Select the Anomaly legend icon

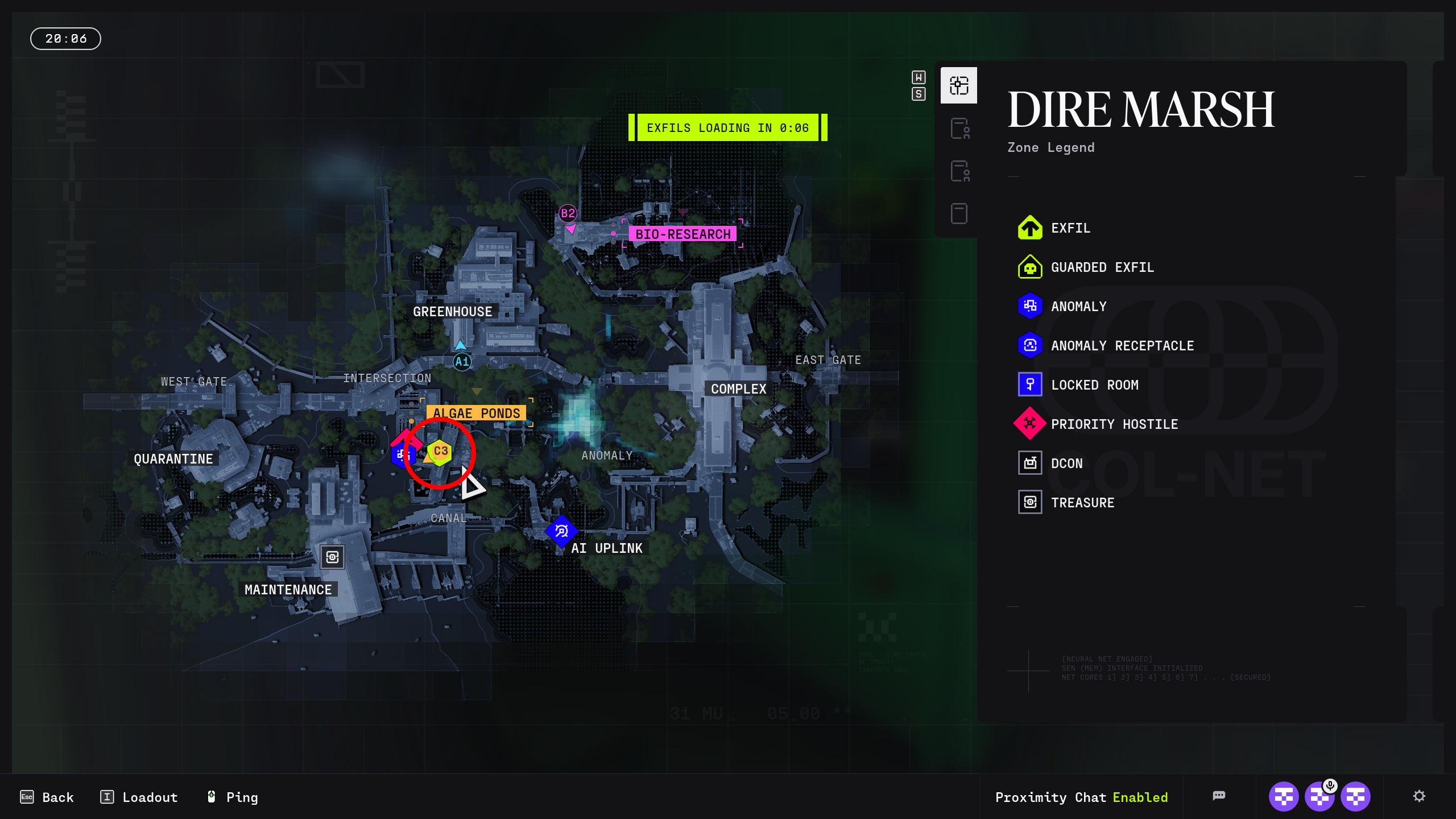[1029, 306]
